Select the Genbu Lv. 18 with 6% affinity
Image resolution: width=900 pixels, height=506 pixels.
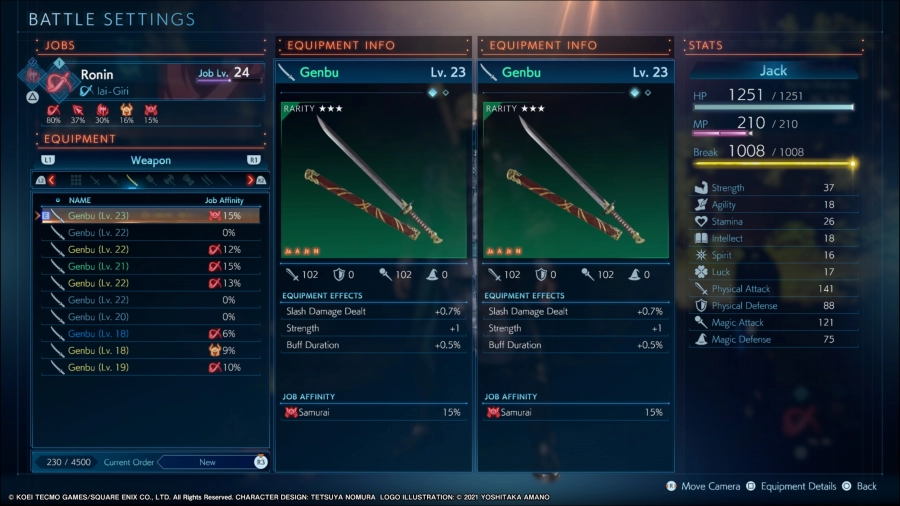click(150, 334)
